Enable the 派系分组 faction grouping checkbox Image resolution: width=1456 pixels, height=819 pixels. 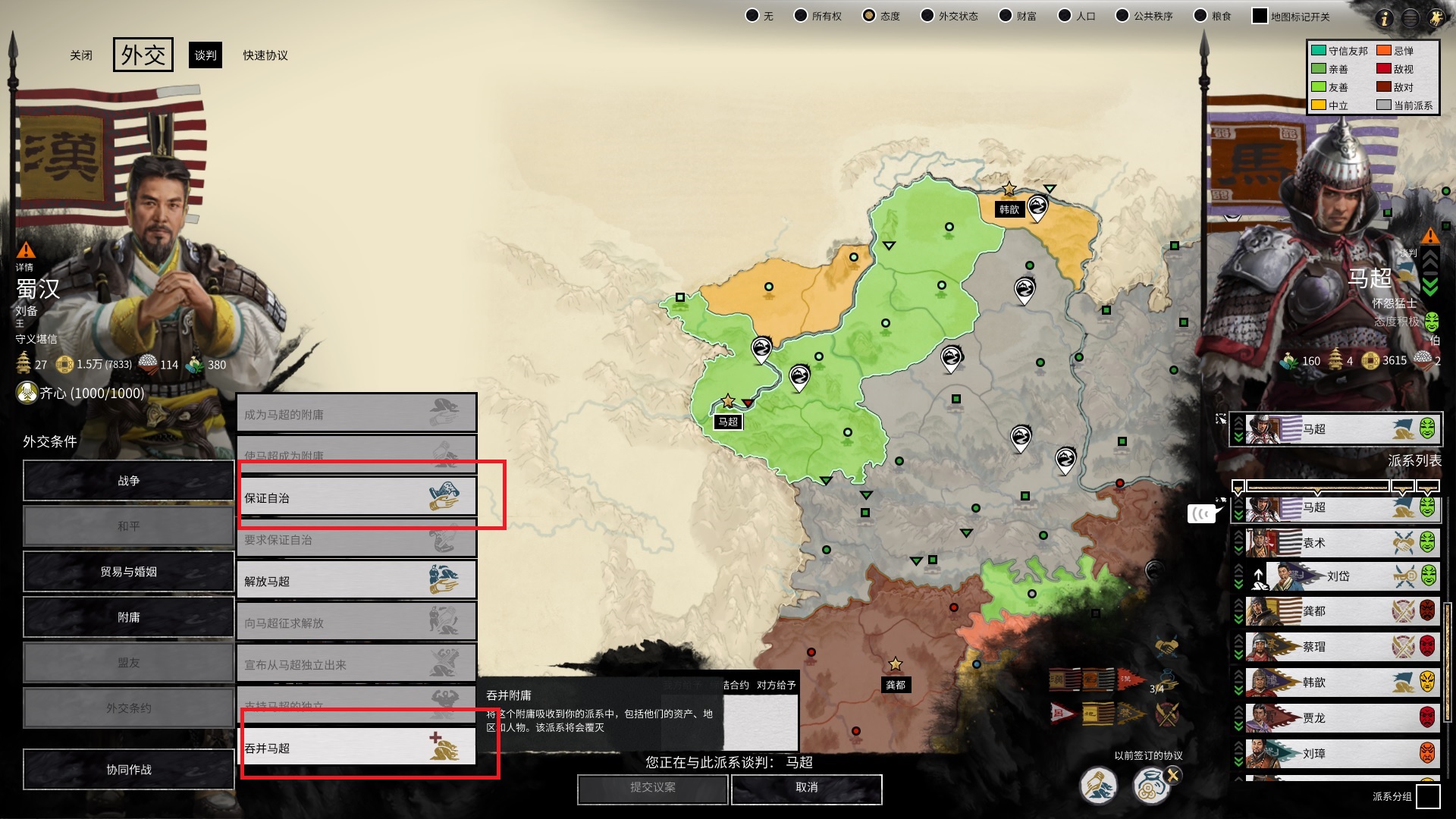pyautogui.click(x=1428, y=796)
